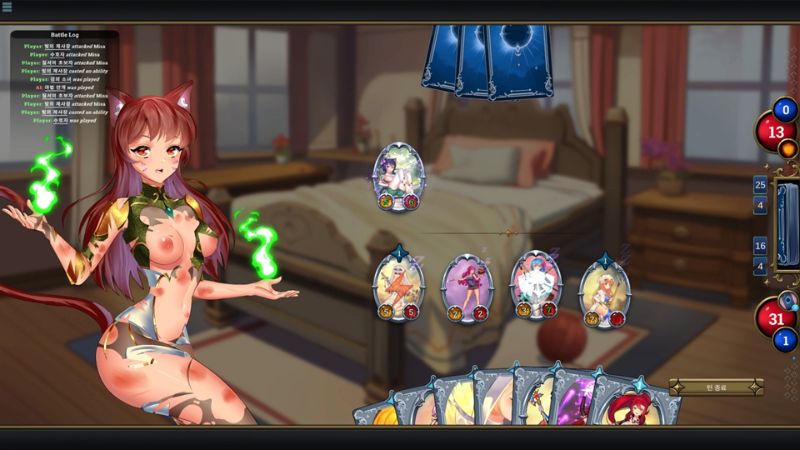Viewport: 800px width, 450px height.
Task: Target the enemy's green-haired card on the board
Action: point(399,175)
